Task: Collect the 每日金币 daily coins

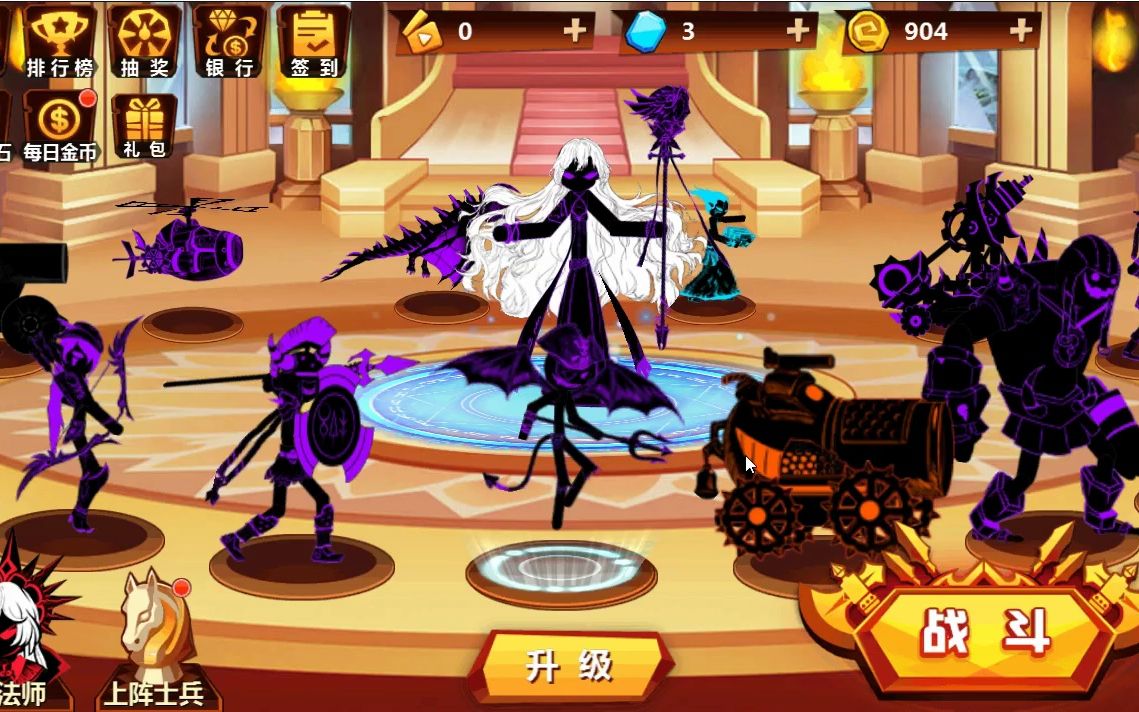Action: pyautogui.click(x=60, y=126)
